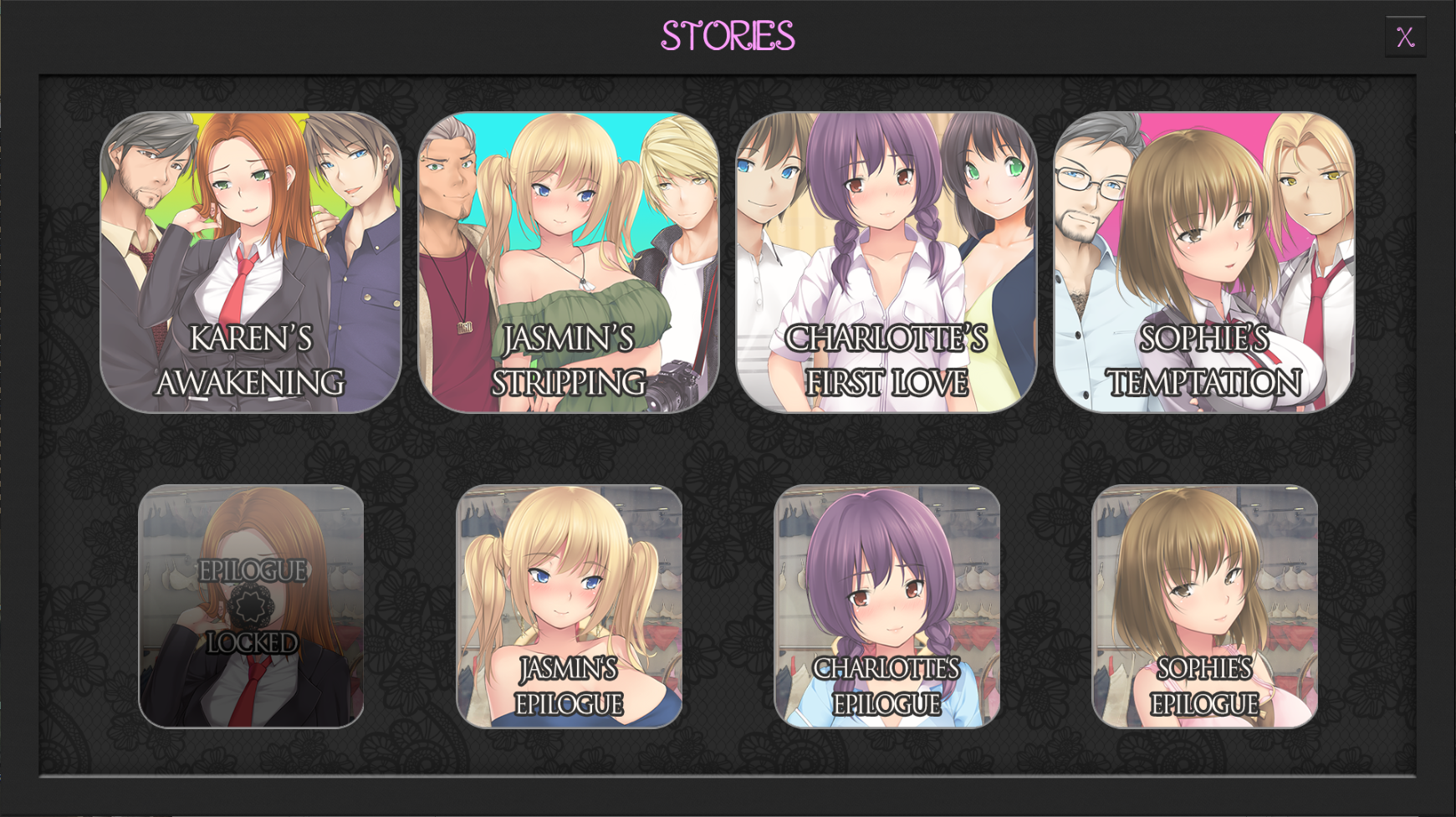The image size is (1456, 817).
Task: Choose Sophie's Epilogue
Action: click(x=1204, y=606)
